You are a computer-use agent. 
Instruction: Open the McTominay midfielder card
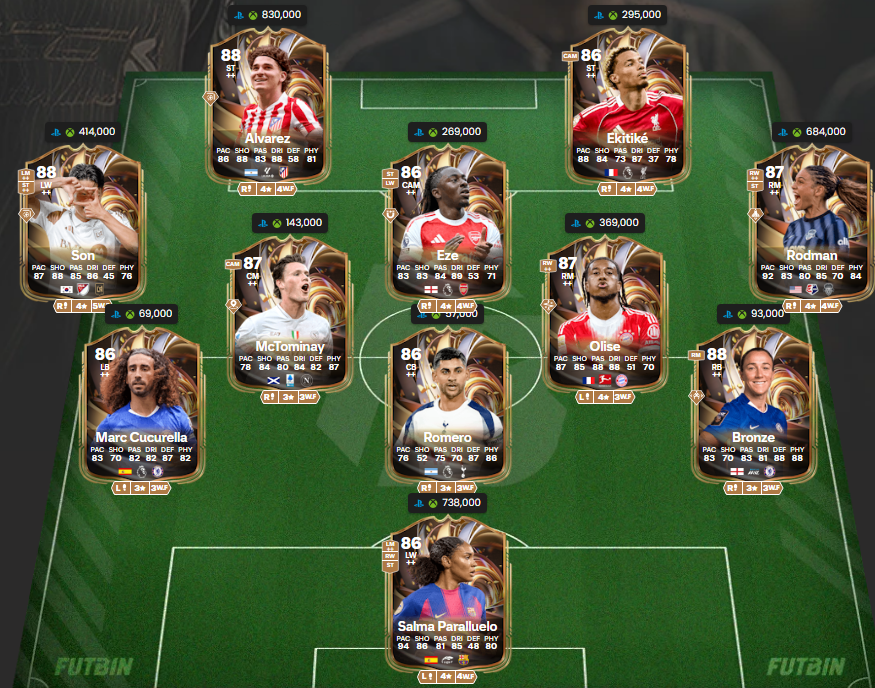tap(290, 312)
